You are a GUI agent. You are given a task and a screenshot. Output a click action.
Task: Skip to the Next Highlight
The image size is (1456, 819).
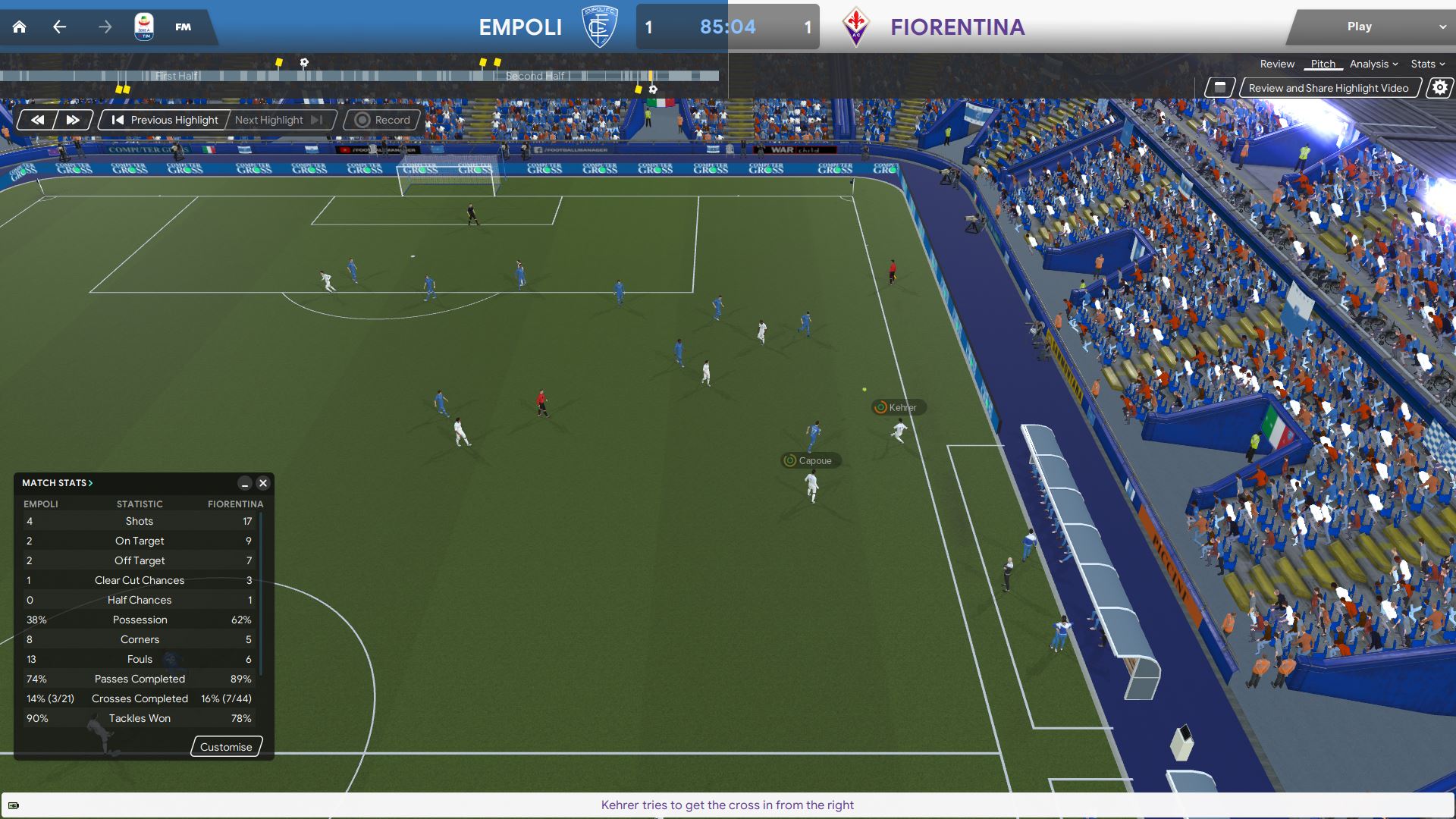278,120
